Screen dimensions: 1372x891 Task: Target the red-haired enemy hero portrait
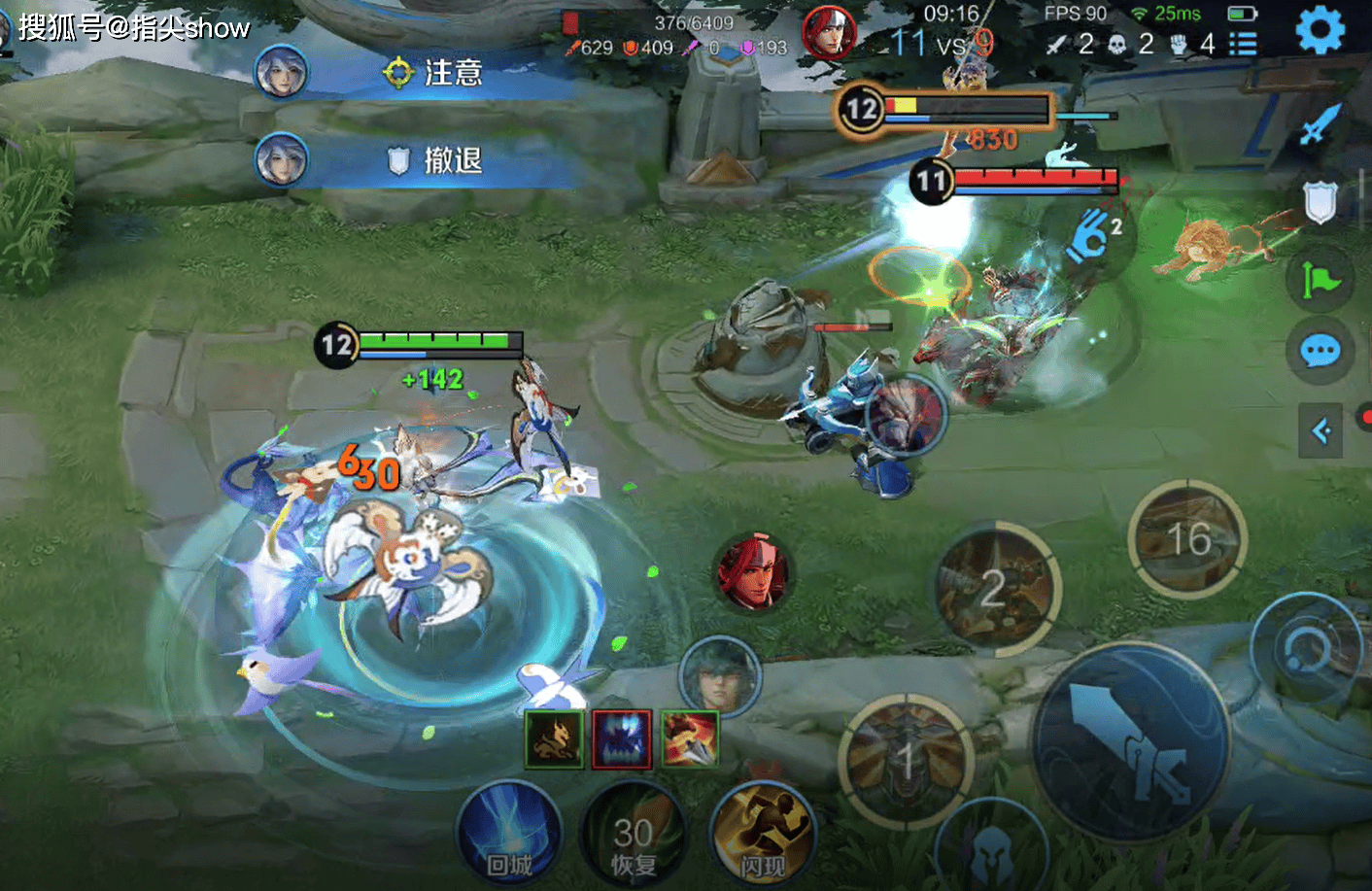753,572
